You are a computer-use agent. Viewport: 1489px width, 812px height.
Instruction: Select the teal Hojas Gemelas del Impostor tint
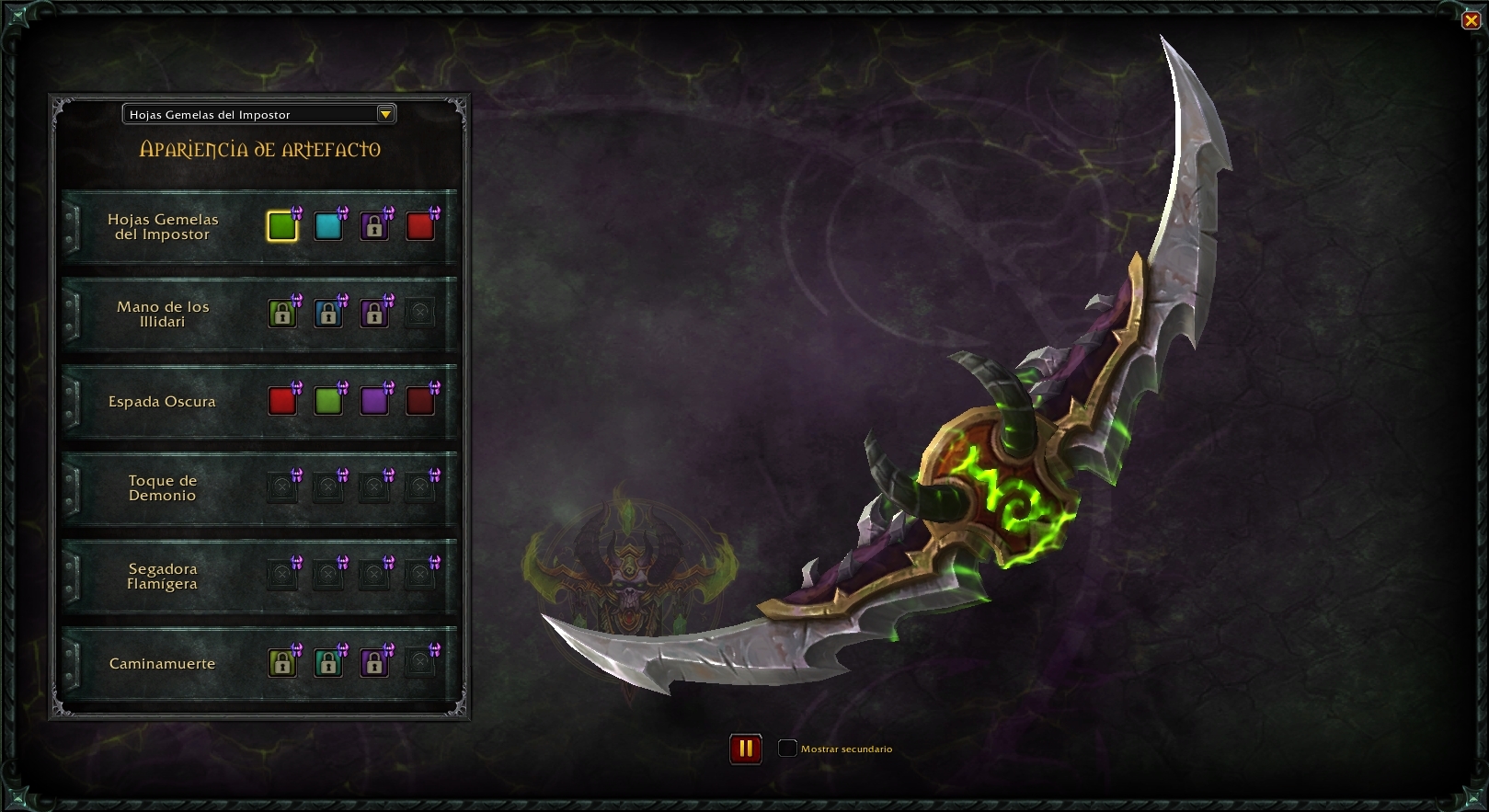(x=328, y=225)
